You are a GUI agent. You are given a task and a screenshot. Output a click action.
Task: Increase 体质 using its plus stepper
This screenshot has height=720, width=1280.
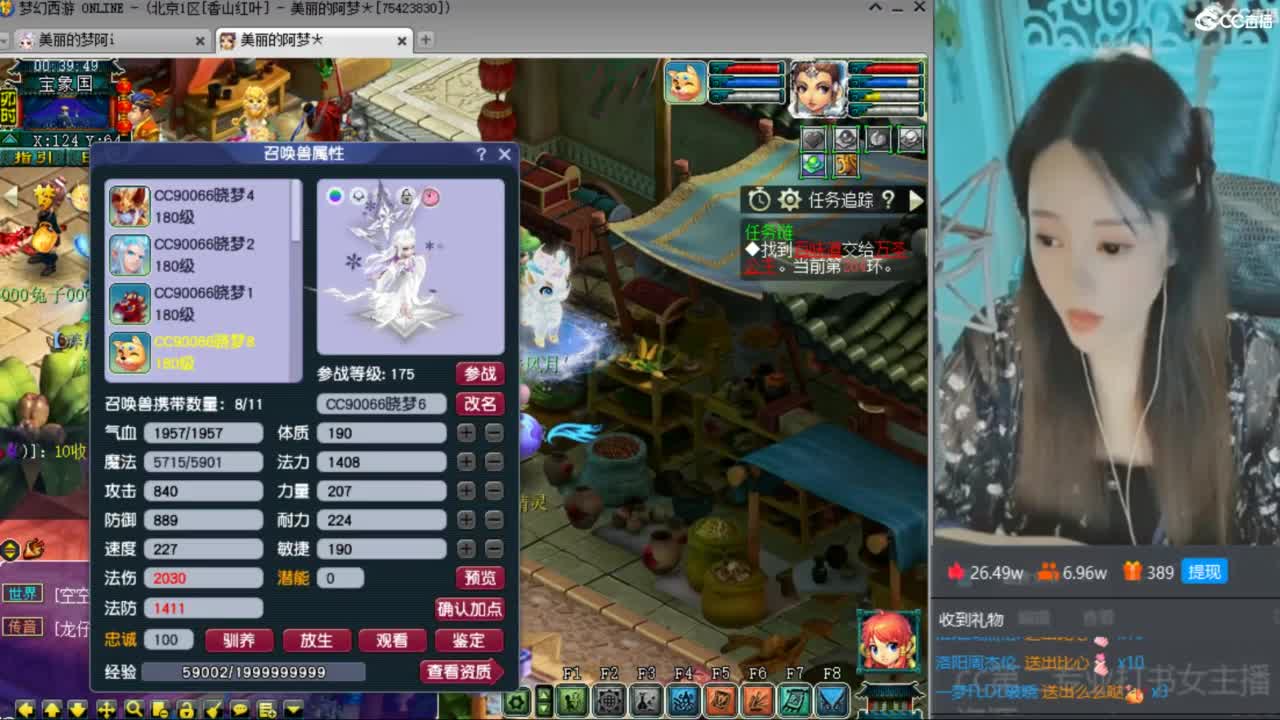click(466, 432)
